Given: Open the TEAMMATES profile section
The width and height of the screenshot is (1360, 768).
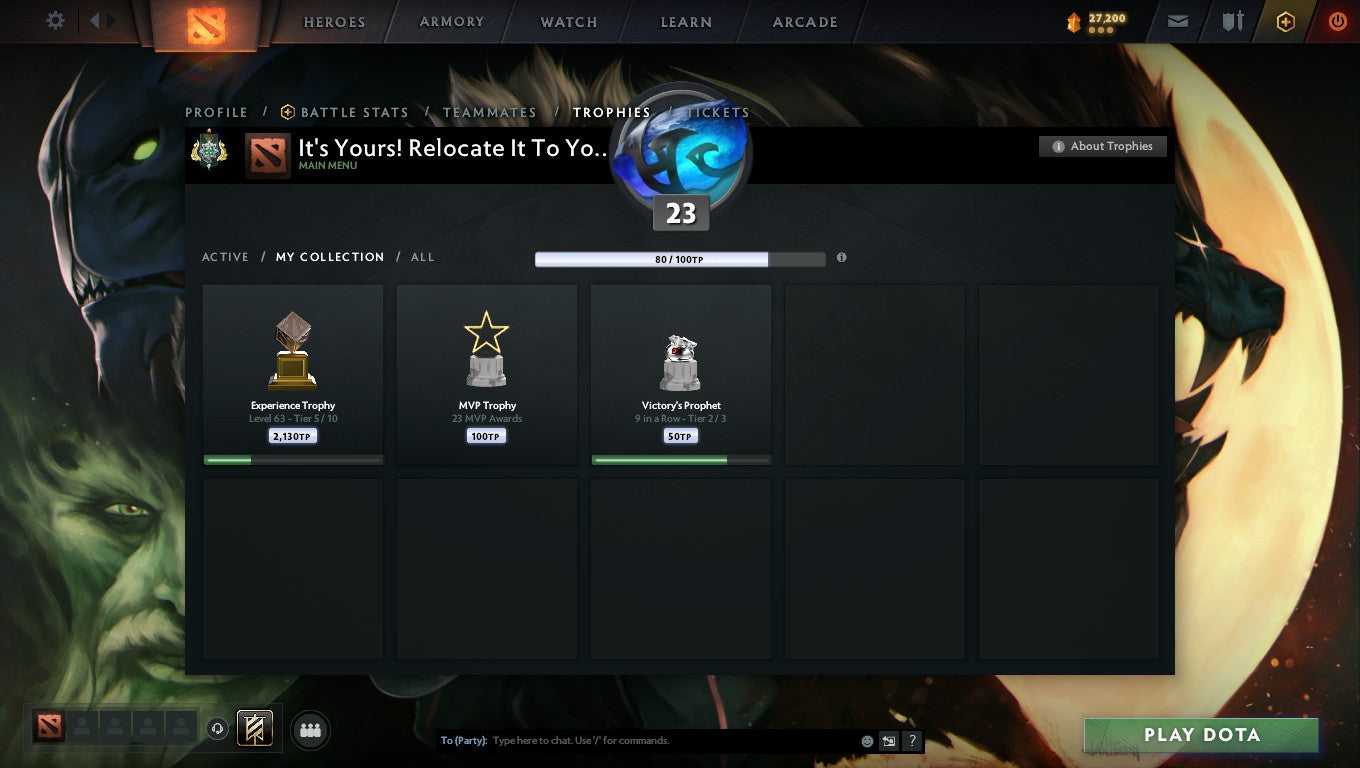Looking at the screenshot, I should (x=489, y=112).
